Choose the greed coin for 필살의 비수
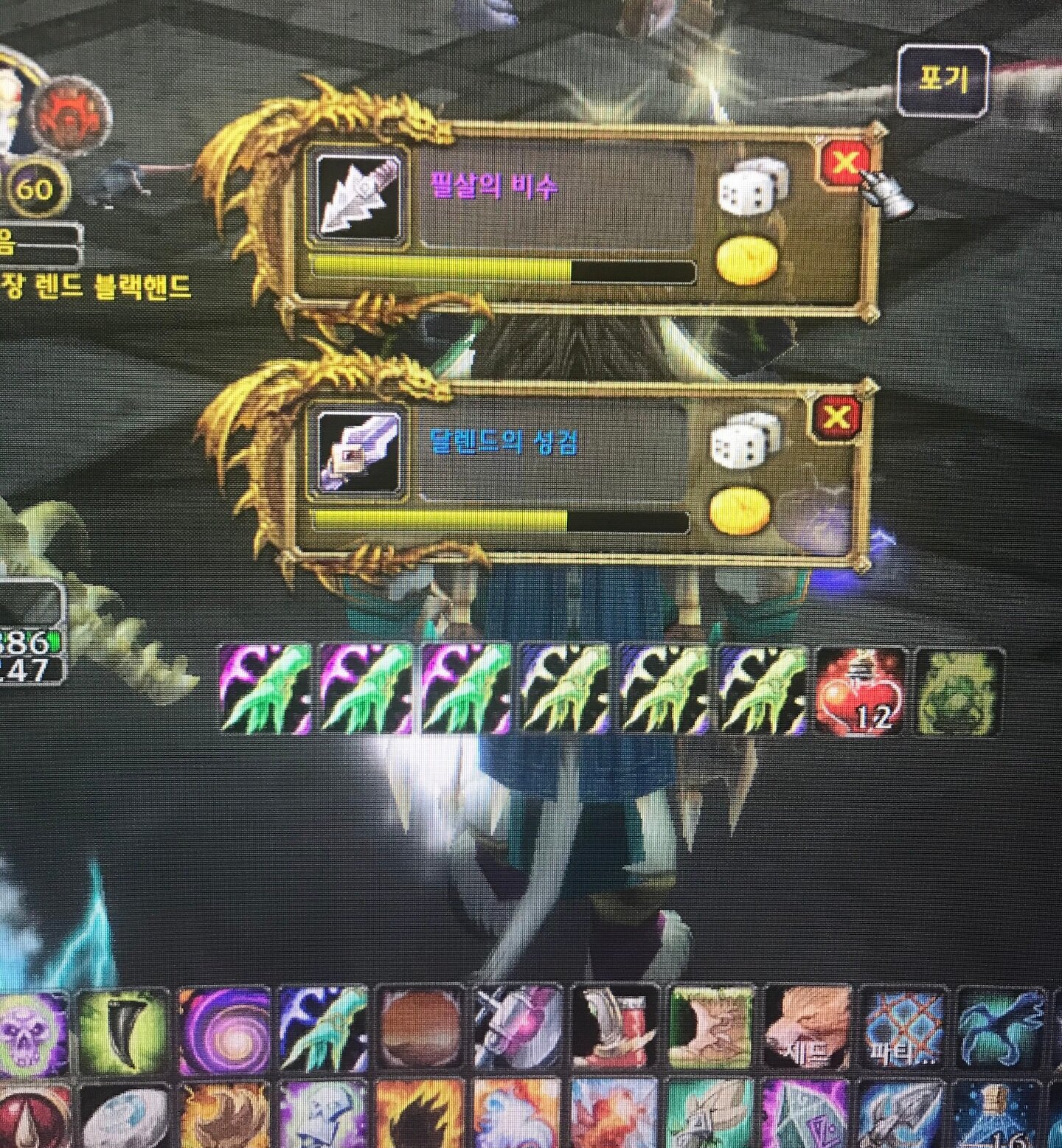This screenshot has width=1062, height=1148. click(747, 259)
